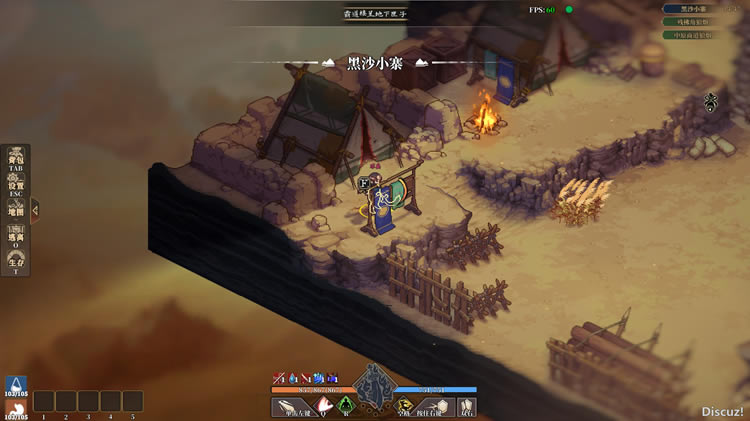750x421 pixels.
Task: Click the stone item icon at skill bar end
Action: [x=466, y=406]
